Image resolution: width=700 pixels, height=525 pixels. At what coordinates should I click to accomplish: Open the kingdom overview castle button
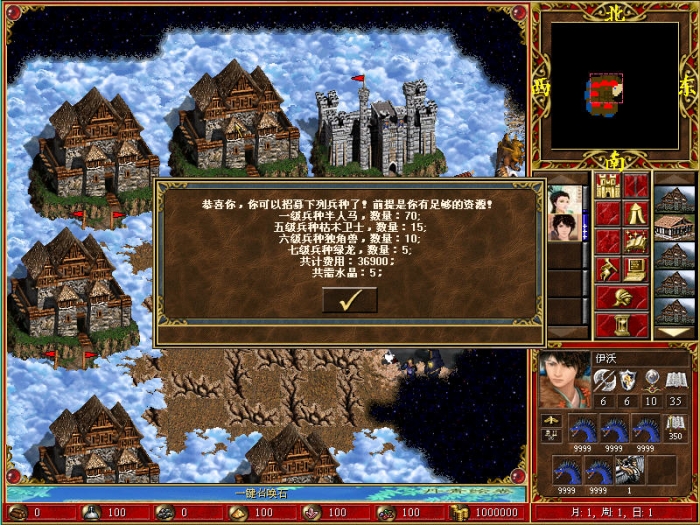pos(608,186)
